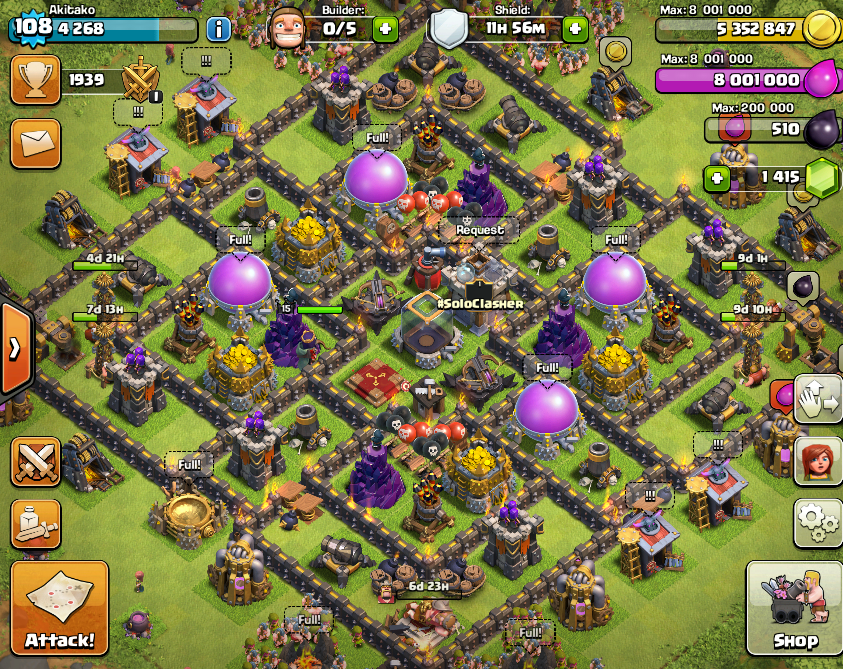Expand the chat panel arrow tab
The image size is (843, 669).
pos(16,349)
